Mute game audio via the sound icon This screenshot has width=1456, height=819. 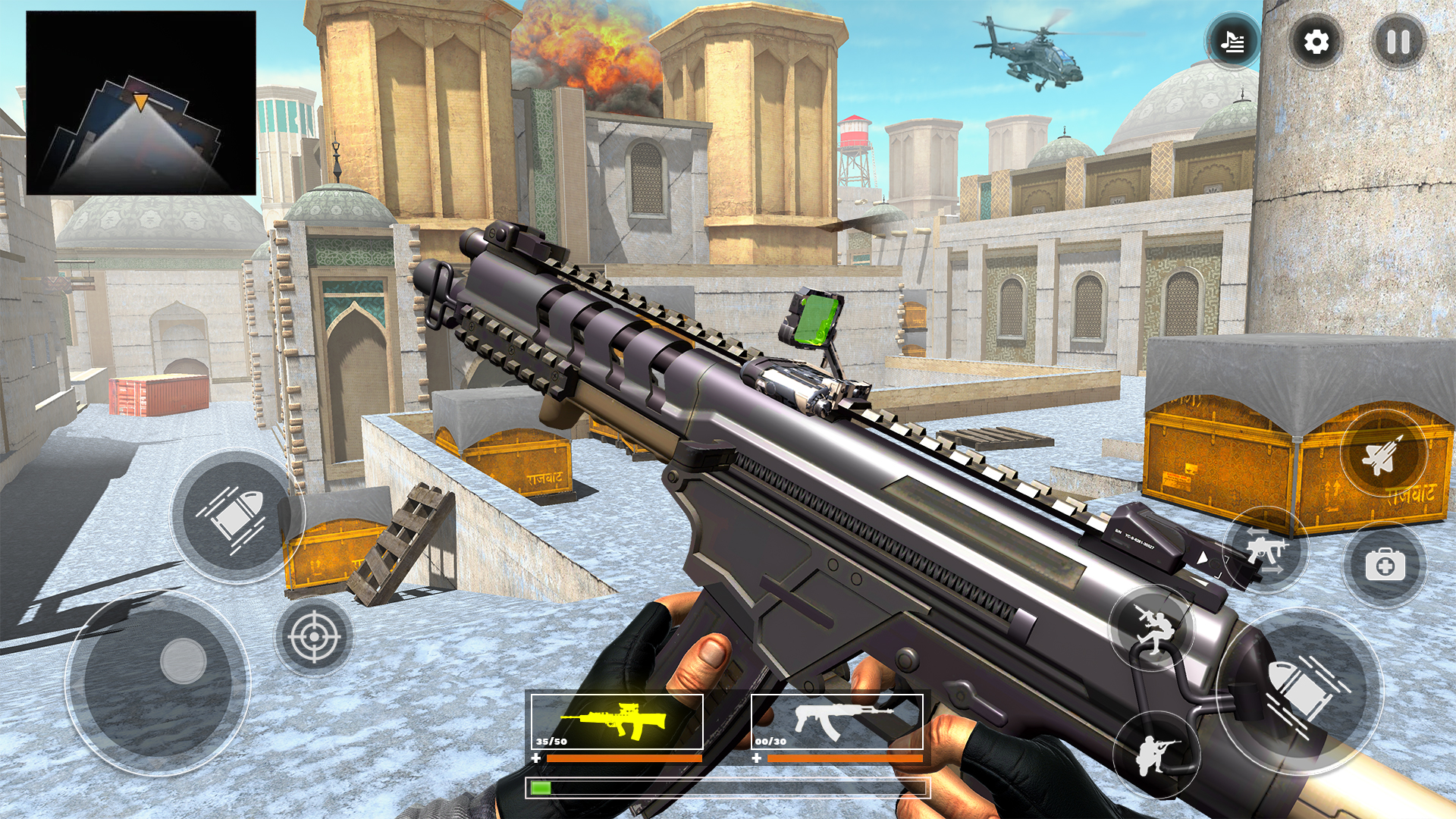pyautogui.click(x=1234, y=43)
